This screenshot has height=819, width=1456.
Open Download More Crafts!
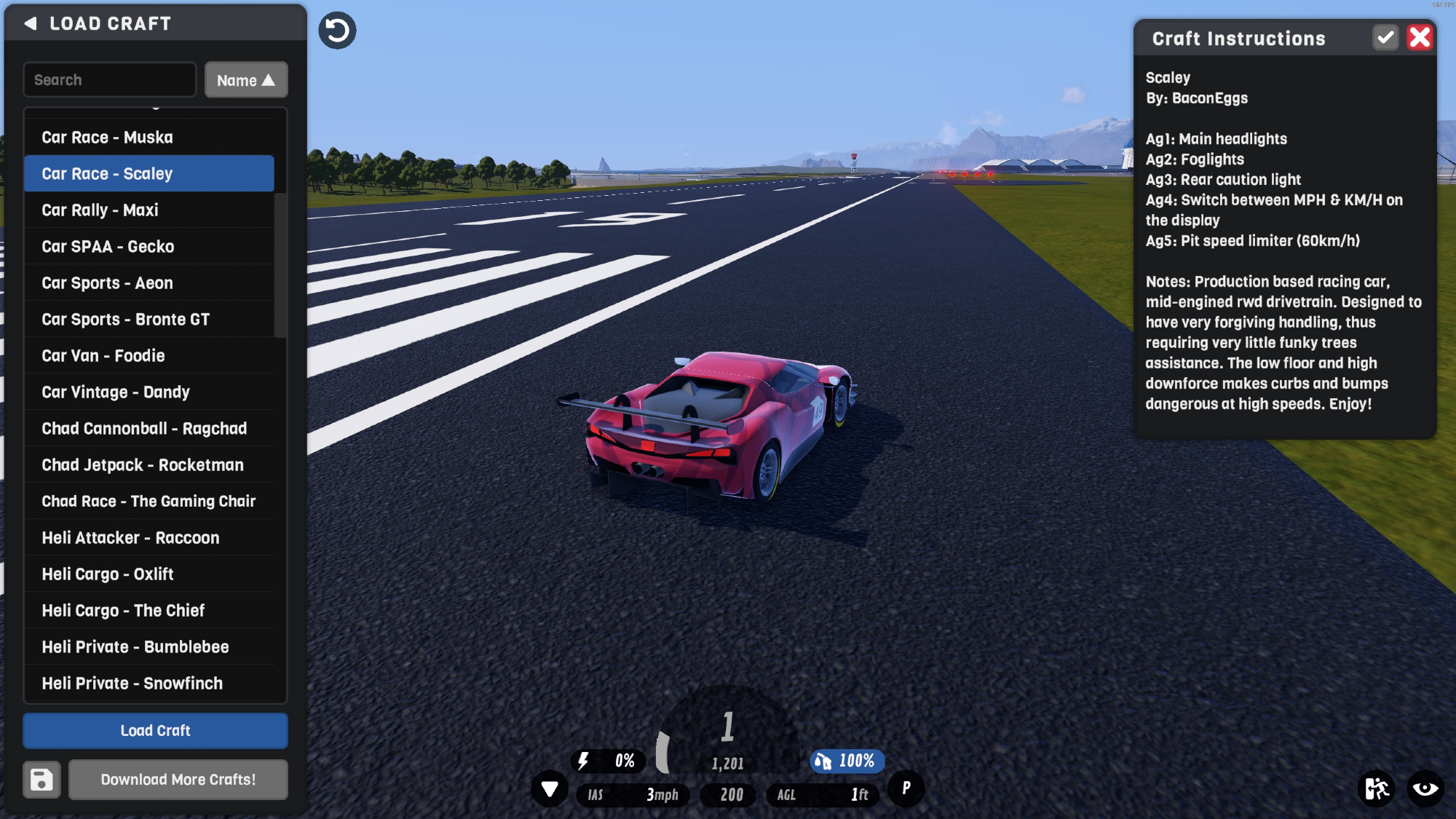click(x=178, y=780)
